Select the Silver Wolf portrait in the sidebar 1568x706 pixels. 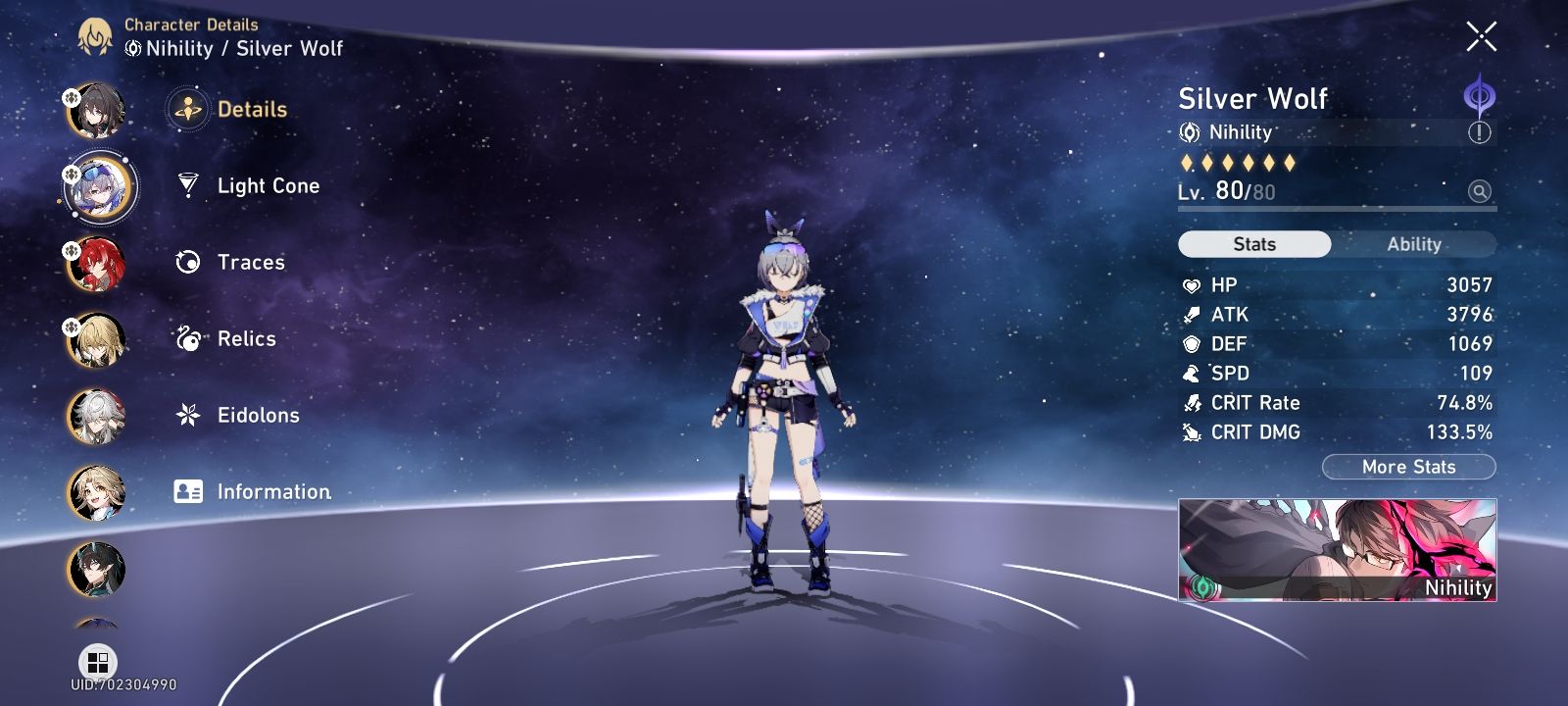click(x=99, y=187)
